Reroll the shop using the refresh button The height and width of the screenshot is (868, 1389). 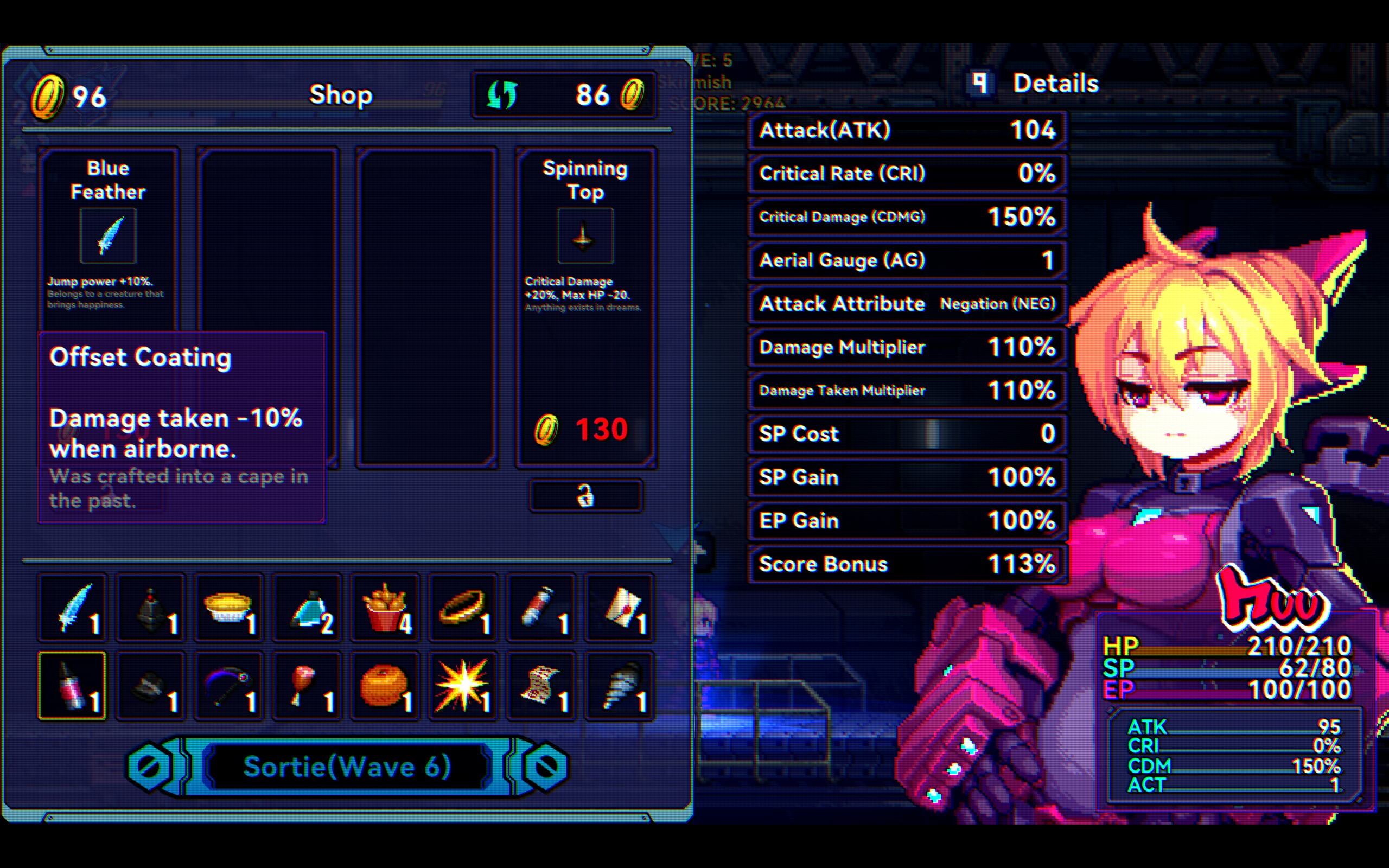click(502, 95)
